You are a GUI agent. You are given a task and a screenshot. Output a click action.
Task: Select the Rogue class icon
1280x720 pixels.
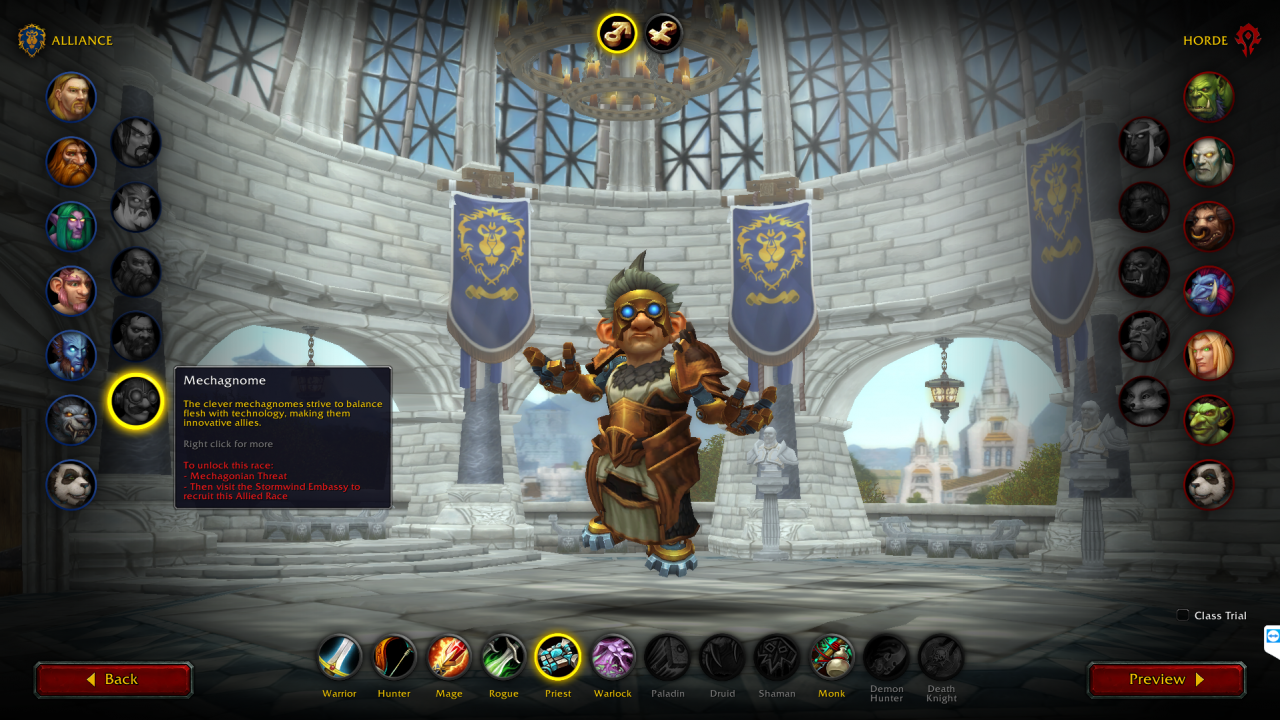503,656
